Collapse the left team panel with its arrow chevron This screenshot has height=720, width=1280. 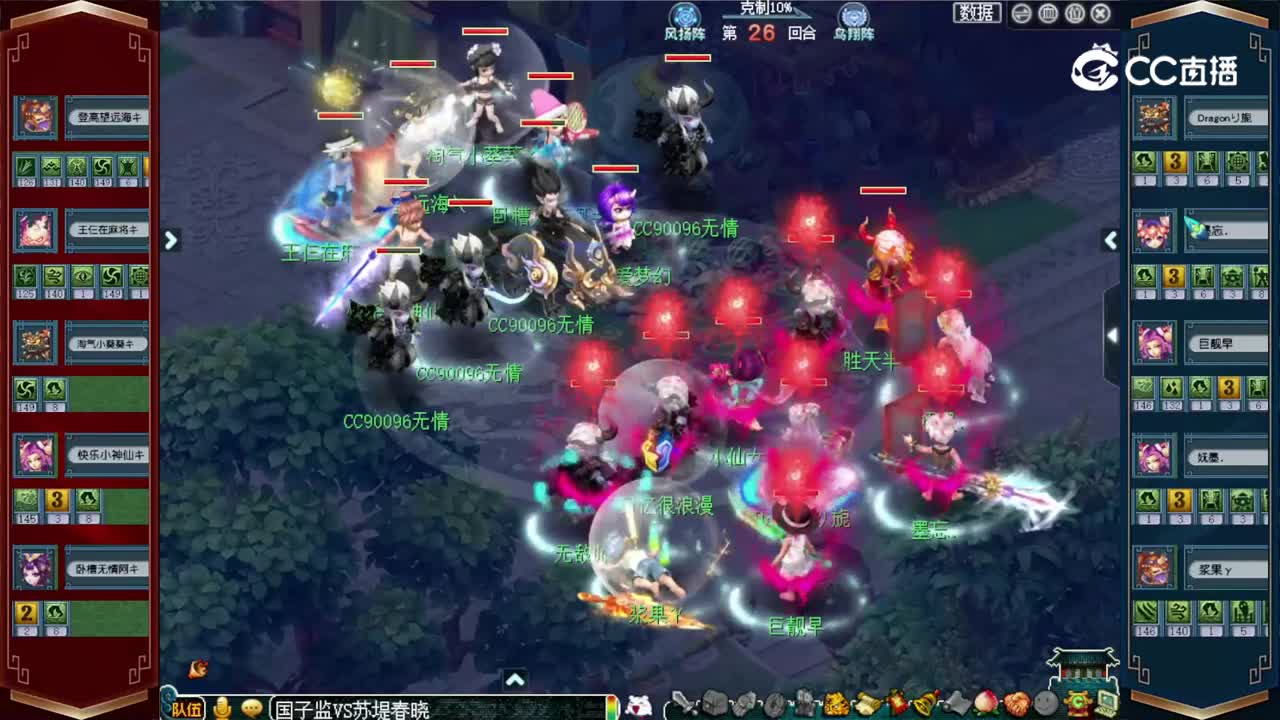coord(171,240)
